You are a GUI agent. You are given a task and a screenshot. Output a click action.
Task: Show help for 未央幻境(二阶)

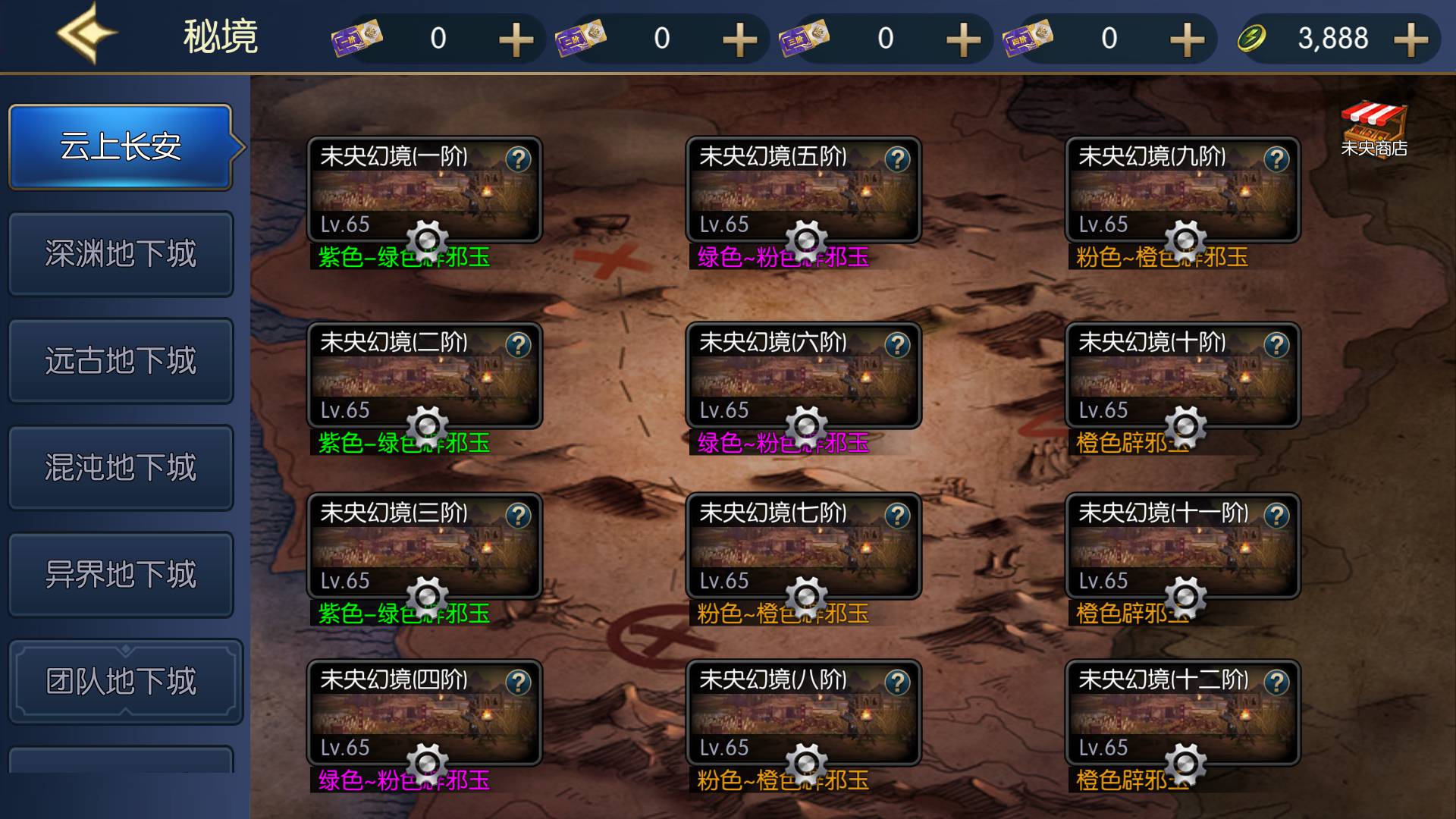click(x=519, y=345)
